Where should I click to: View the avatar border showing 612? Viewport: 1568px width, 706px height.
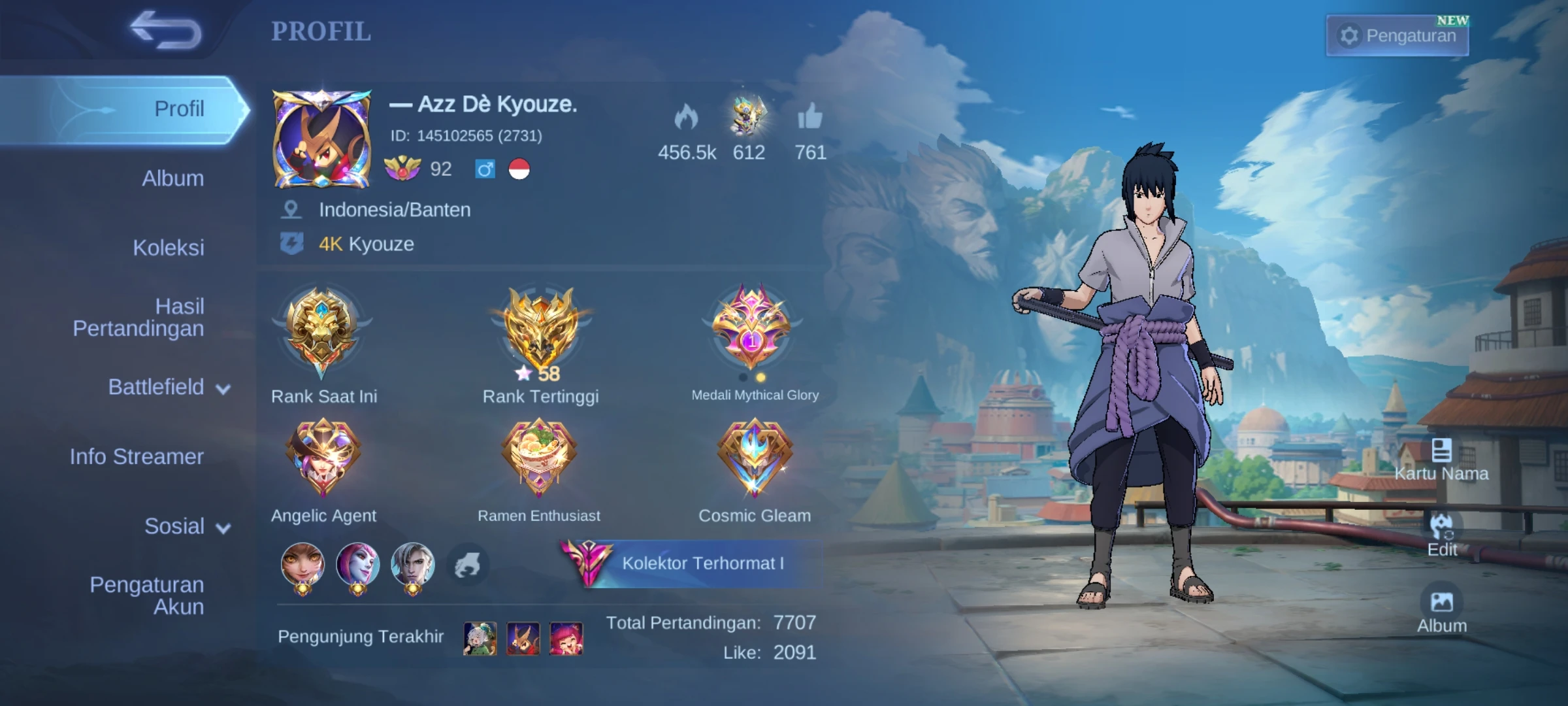749,118
